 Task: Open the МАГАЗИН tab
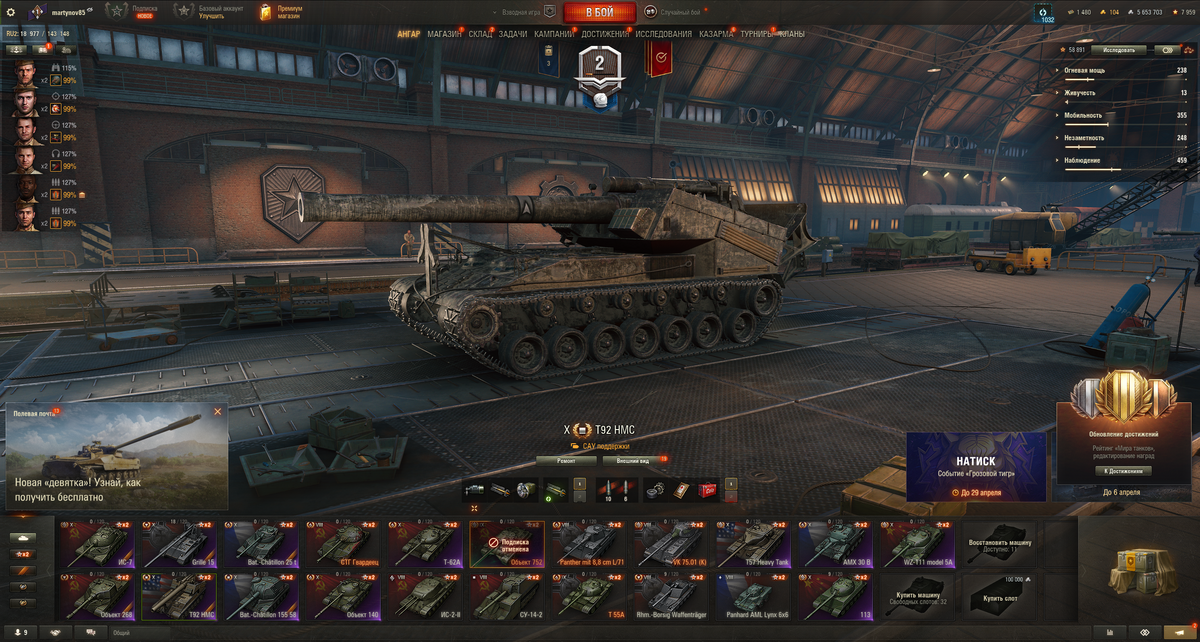444,34
